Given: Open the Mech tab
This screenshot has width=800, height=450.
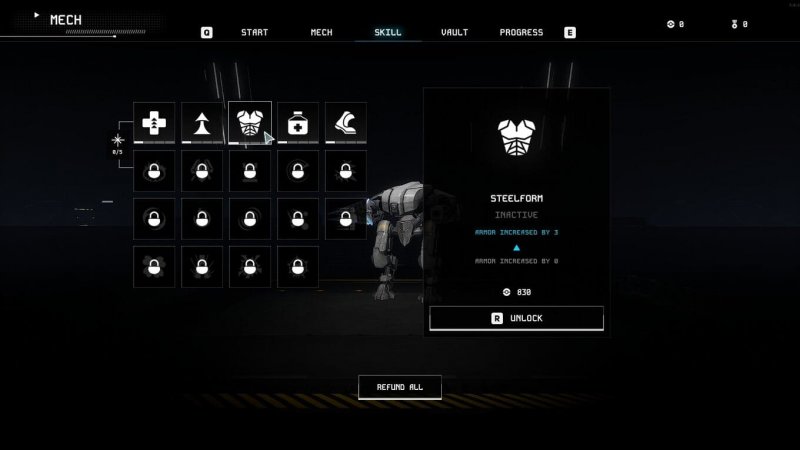Looking at the screenshot, I should click(321, 32).
